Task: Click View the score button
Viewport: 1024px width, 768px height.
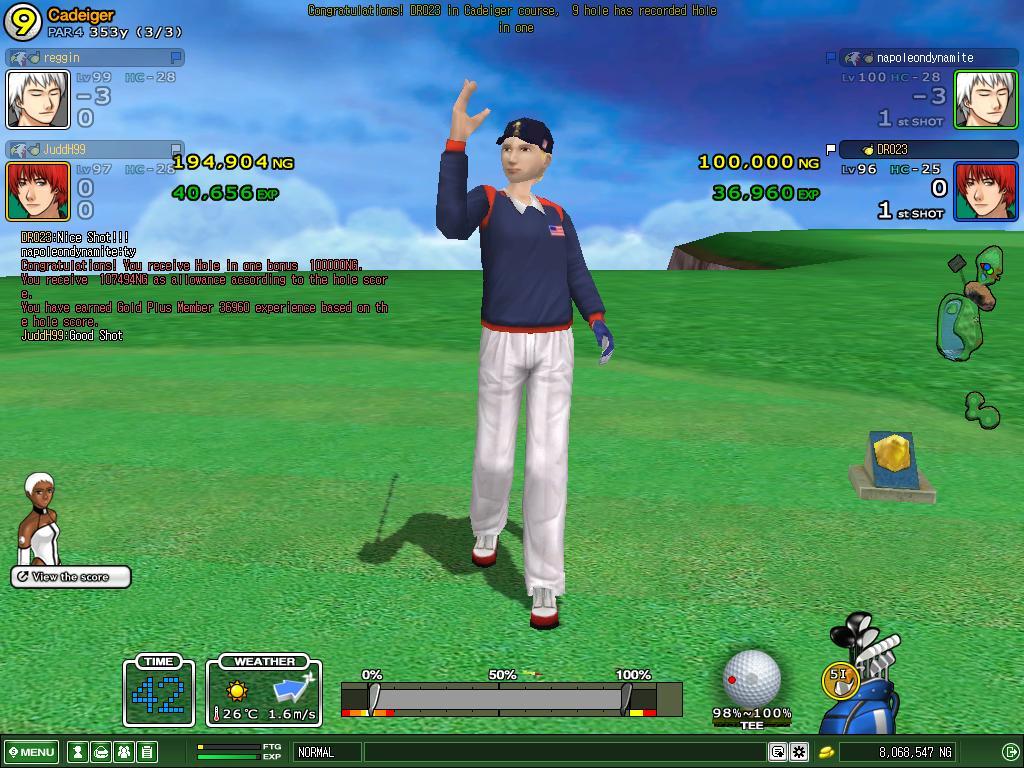Action: point(71,577)
